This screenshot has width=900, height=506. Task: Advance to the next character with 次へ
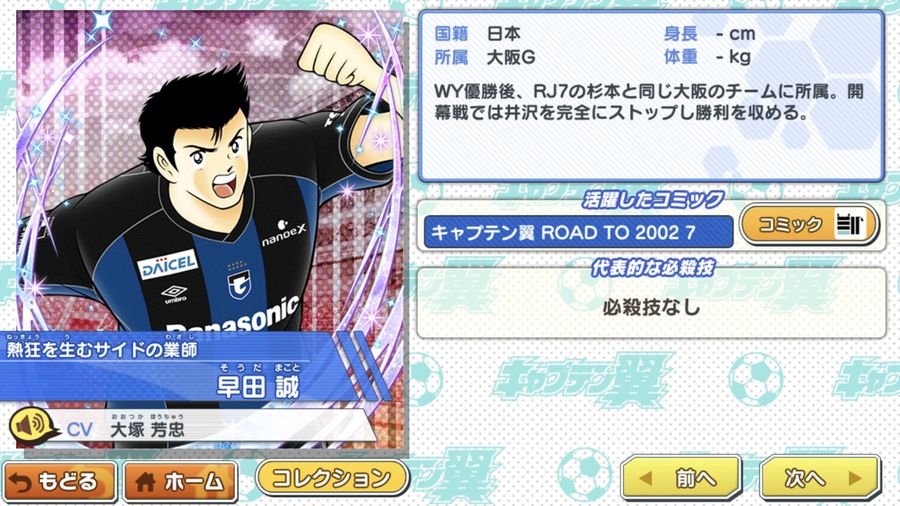coord(819,478)
